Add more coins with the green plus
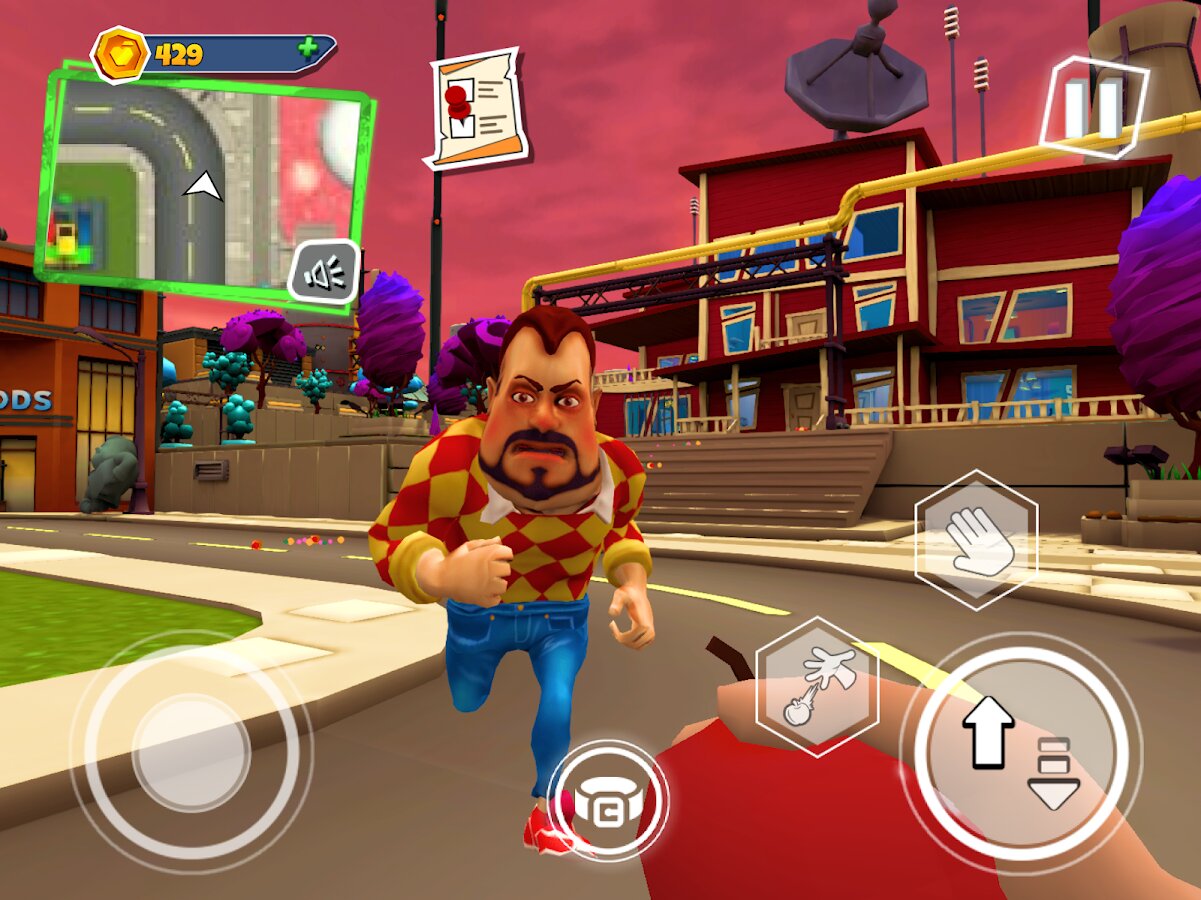Image resolution: width=1201 pixels, height=900 pixels. pyautogui.click(x=308, y=48)
